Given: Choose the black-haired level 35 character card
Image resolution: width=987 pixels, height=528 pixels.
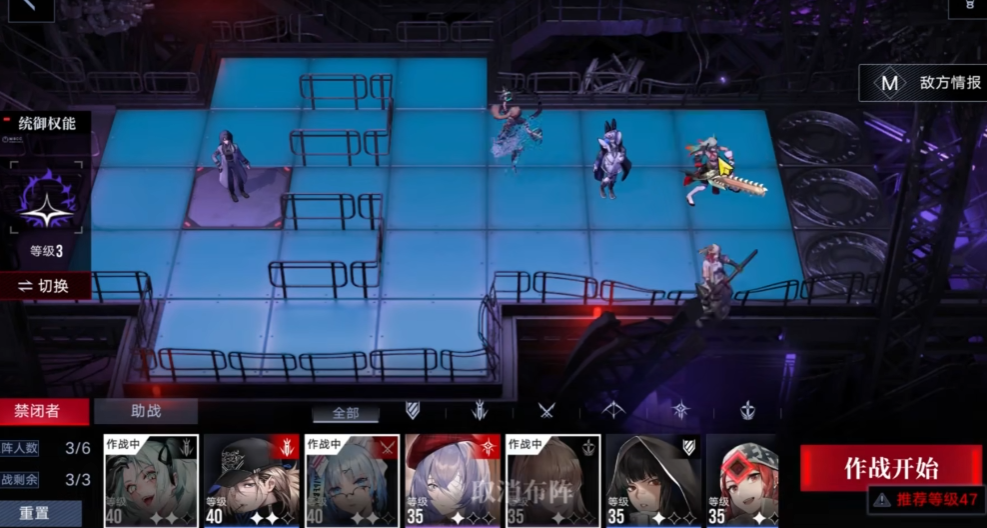Looking at the screenshot, I should tap(652, 481).
